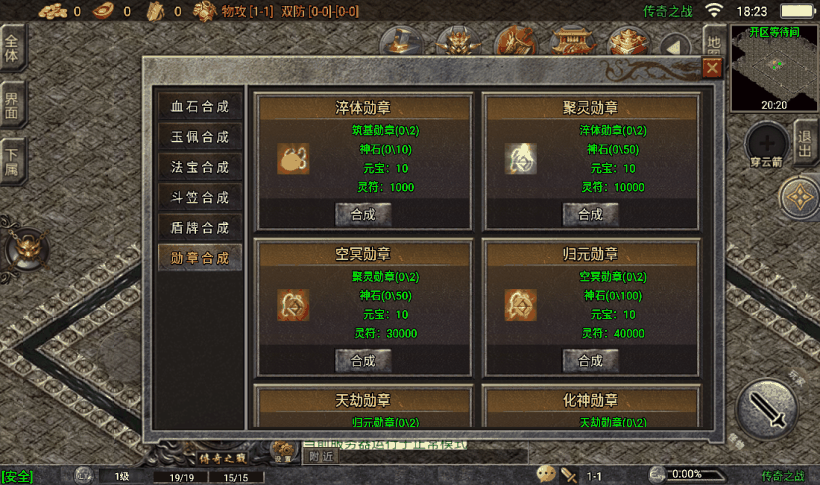Select the 法宝合成 tab
This screenshot has height=485, width=820.
200,167
